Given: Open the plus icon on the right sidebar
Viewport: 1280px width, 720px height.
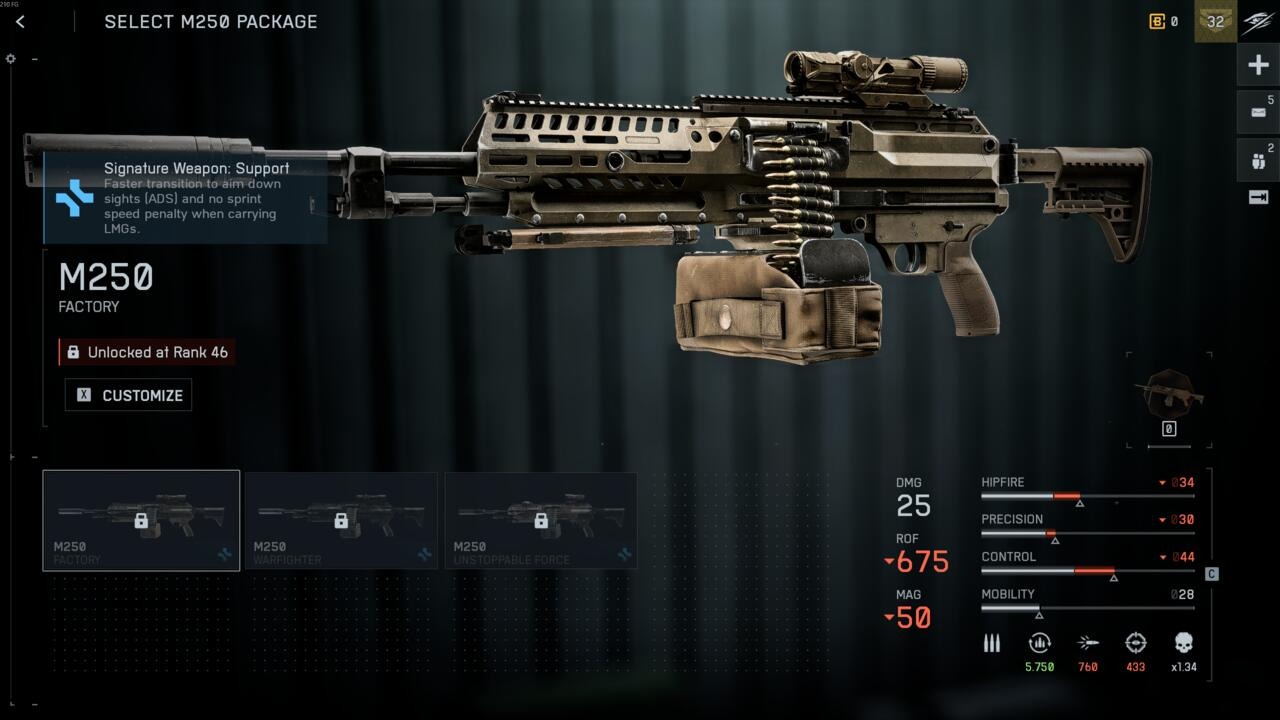Looking at the screenshot, I should pyautogui.click(x=1257, y=64).
